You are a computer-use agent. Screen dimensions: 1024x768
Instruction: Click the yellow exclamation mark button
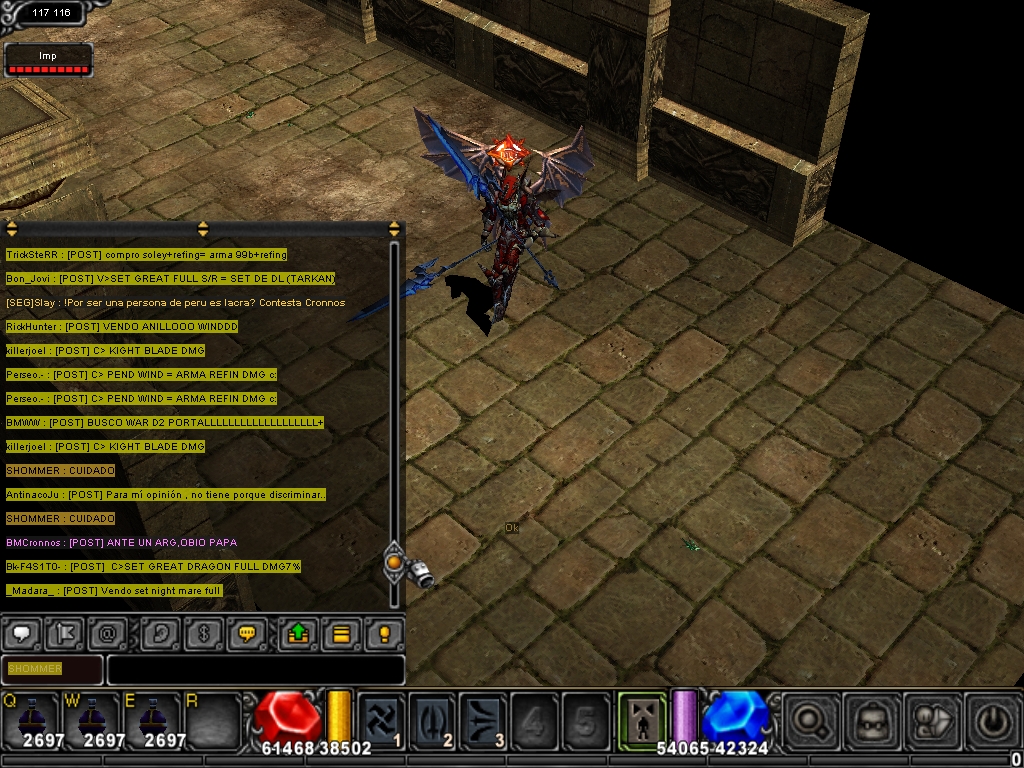(x=384, y=634)
